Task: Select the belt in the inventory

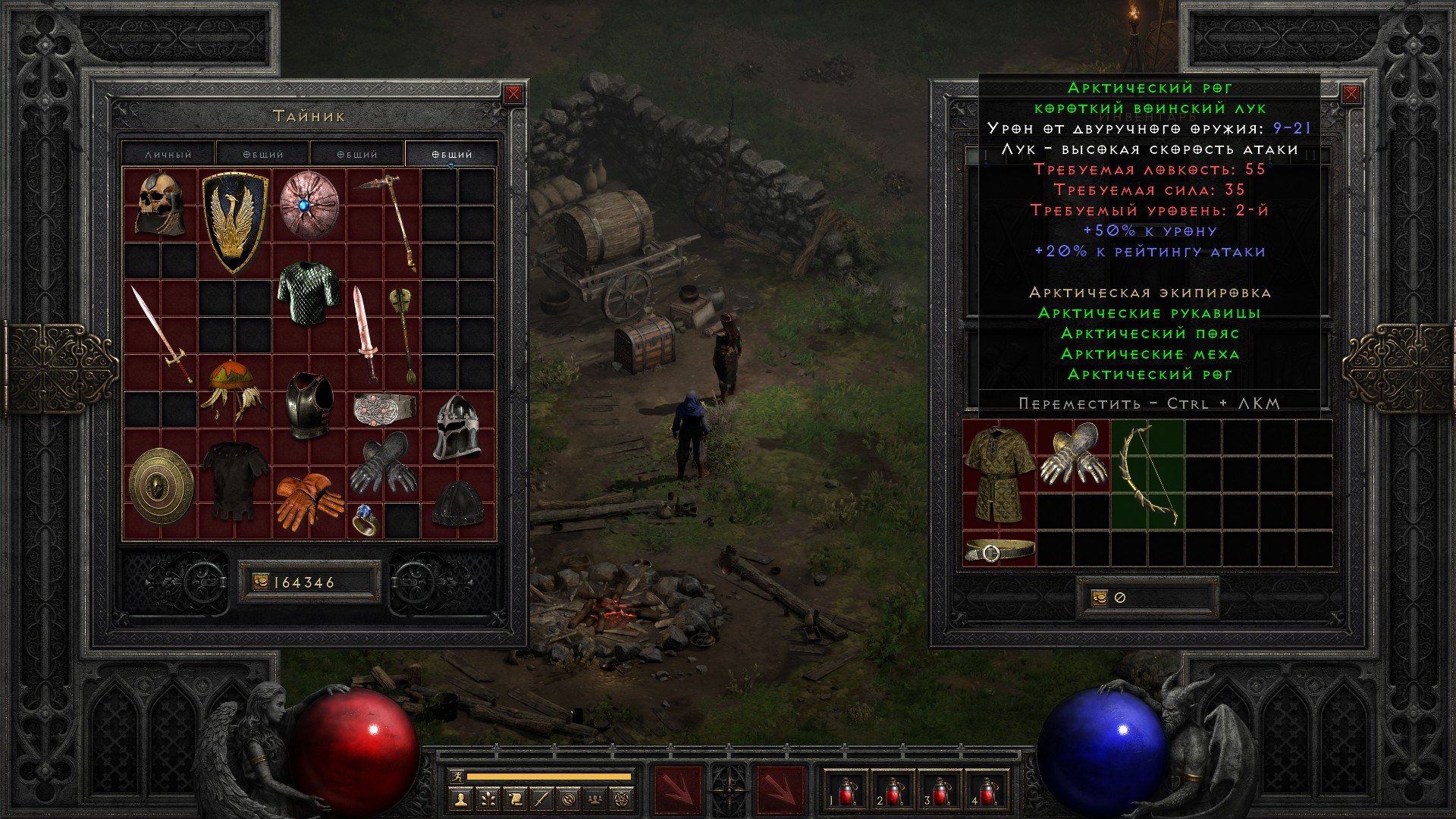Action: (x=999, y=550)
